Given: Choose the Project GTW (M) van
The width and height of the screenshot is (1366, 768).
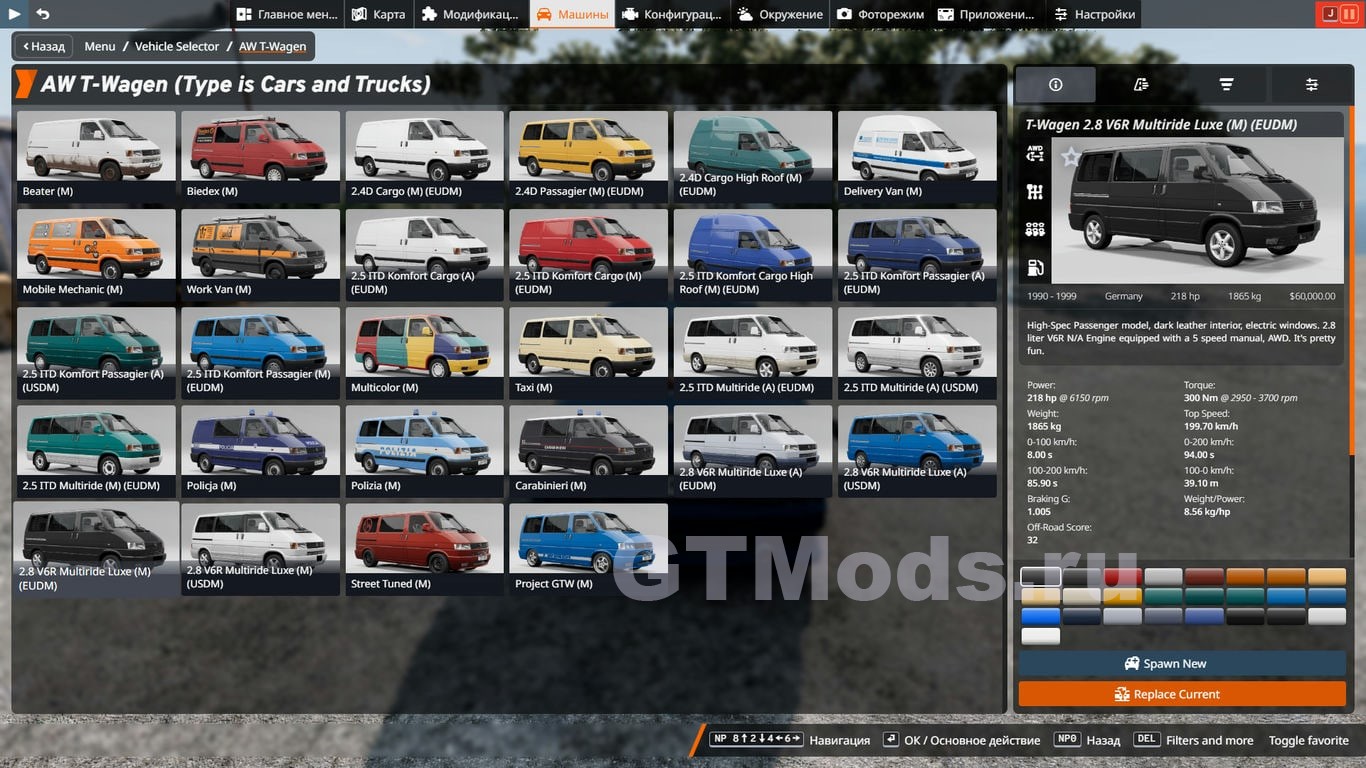Looking at the screenshot, I should point(588,547).
